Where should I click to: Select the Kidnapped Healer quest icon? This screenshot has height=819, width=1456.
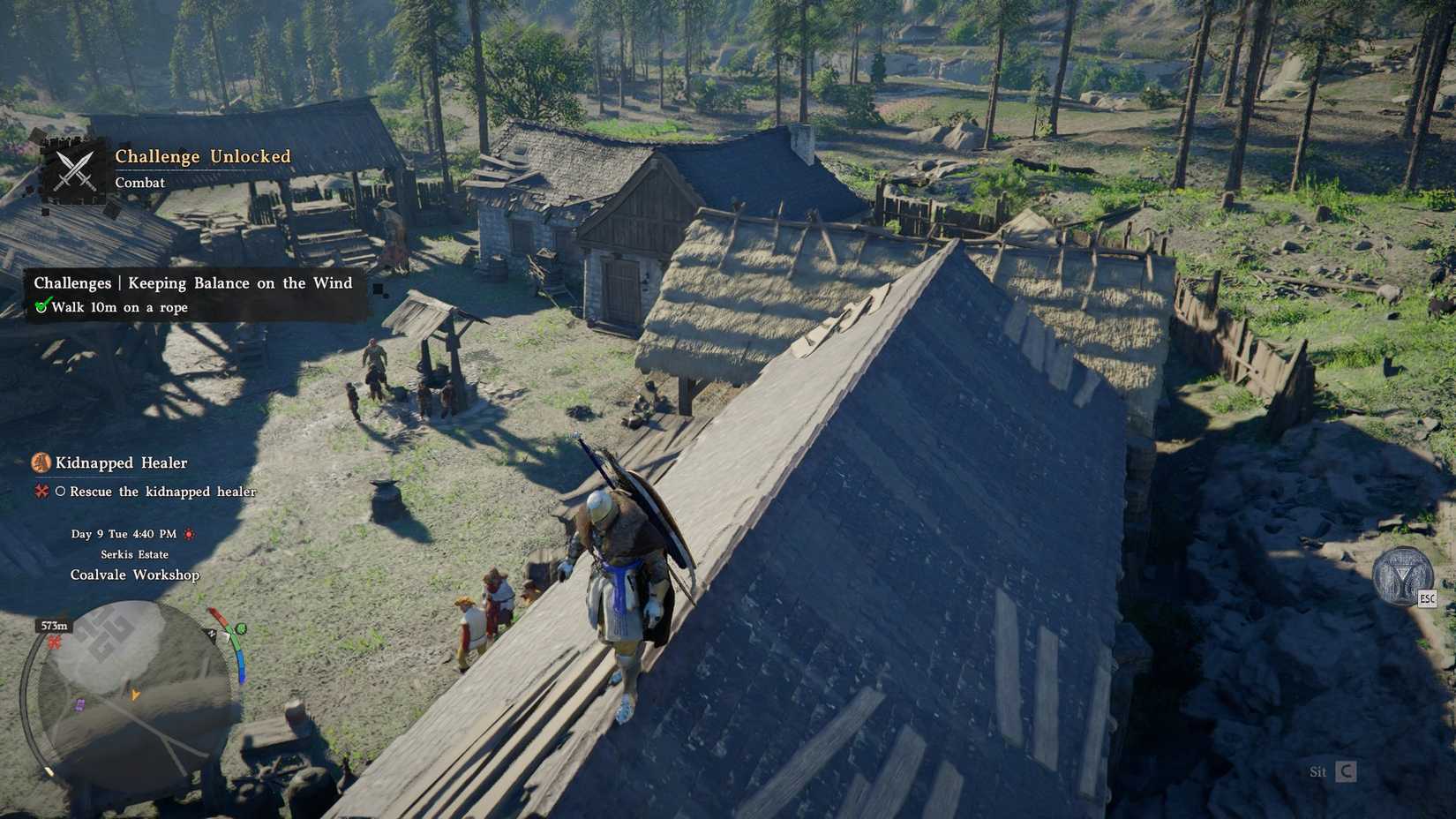tap(40, 462)
